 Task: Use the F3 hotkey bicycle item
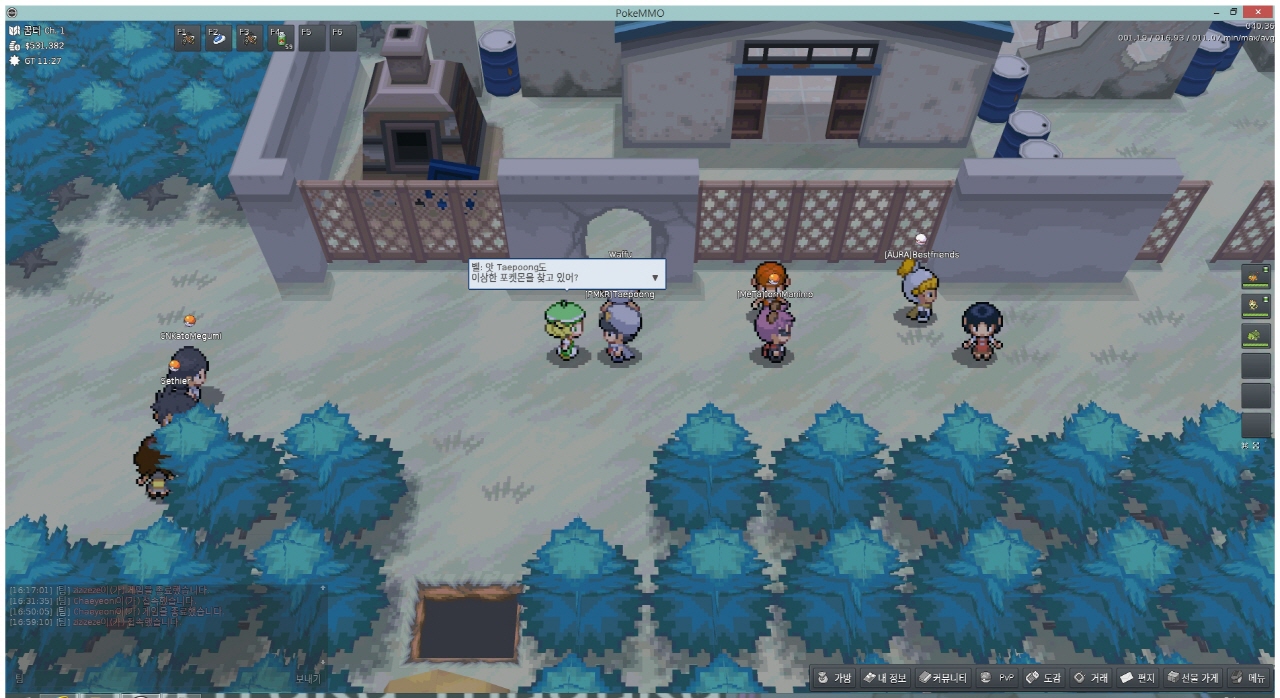[x=249, y=38]
